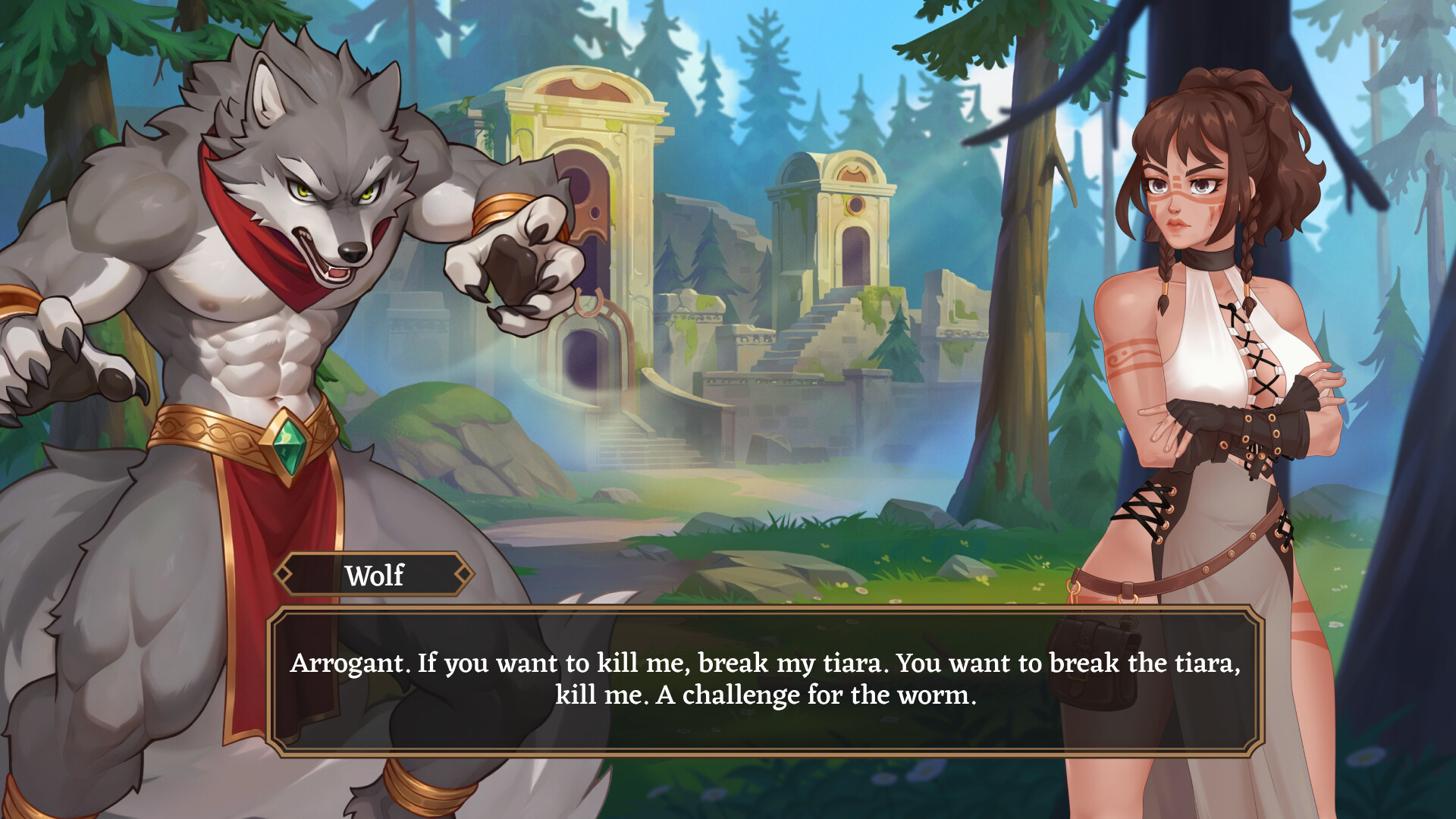
Task: Click the white daisy flower near the bottom right
Action: [1365, 756]
